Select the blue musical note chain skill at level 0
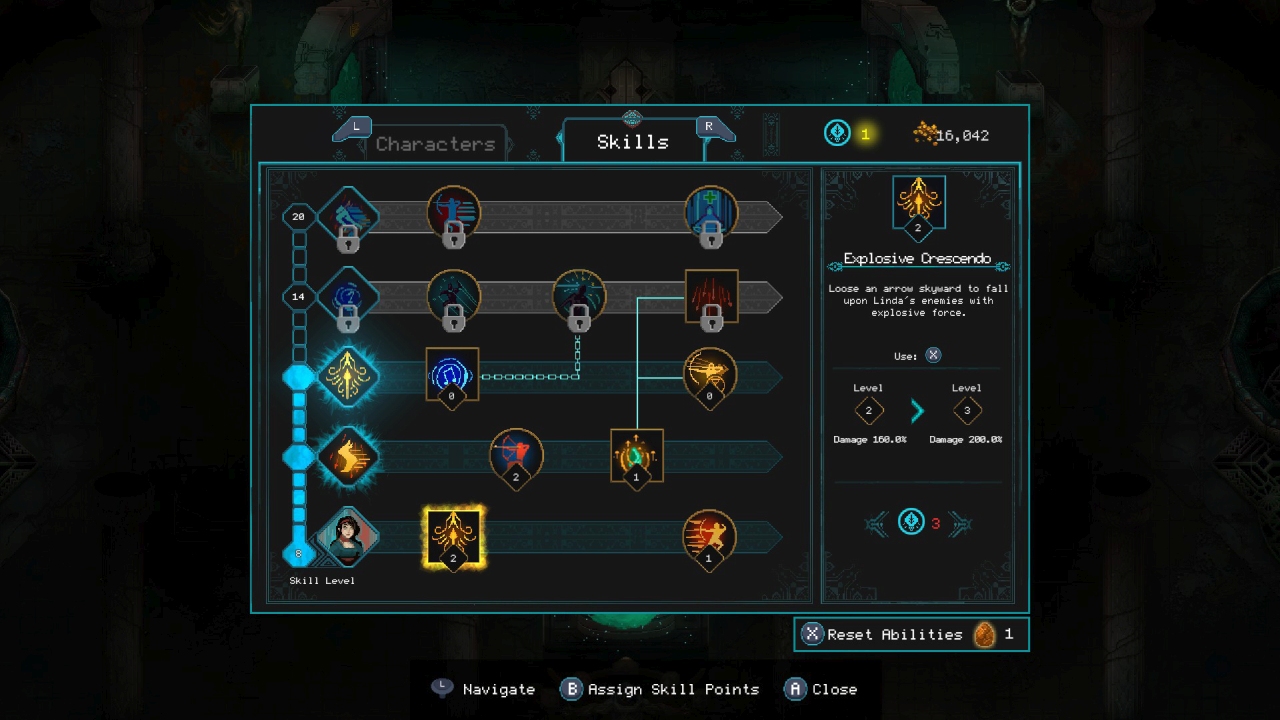 click(452, 375)
